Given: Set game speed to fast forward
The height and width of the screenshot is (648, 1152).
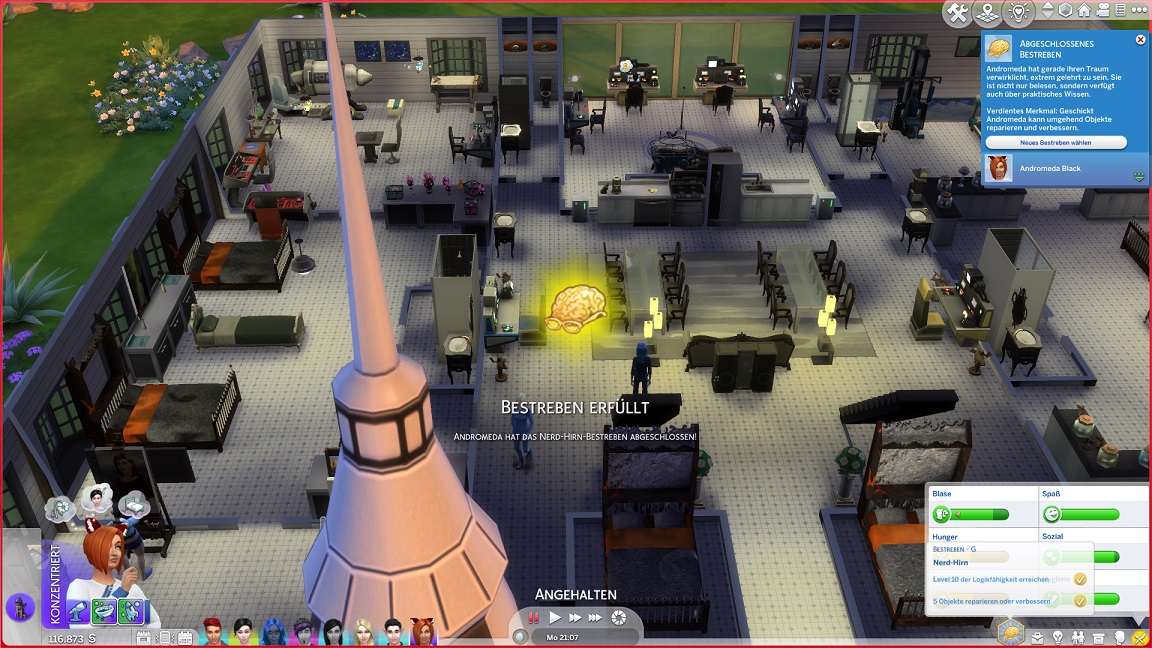Looking at the screenshot, I should 575,618.
